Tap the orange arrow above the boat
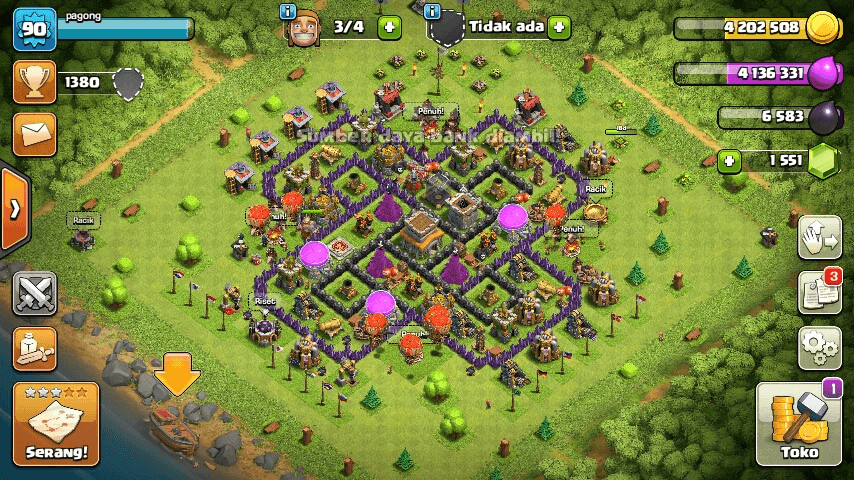 (x=178, y=374)
